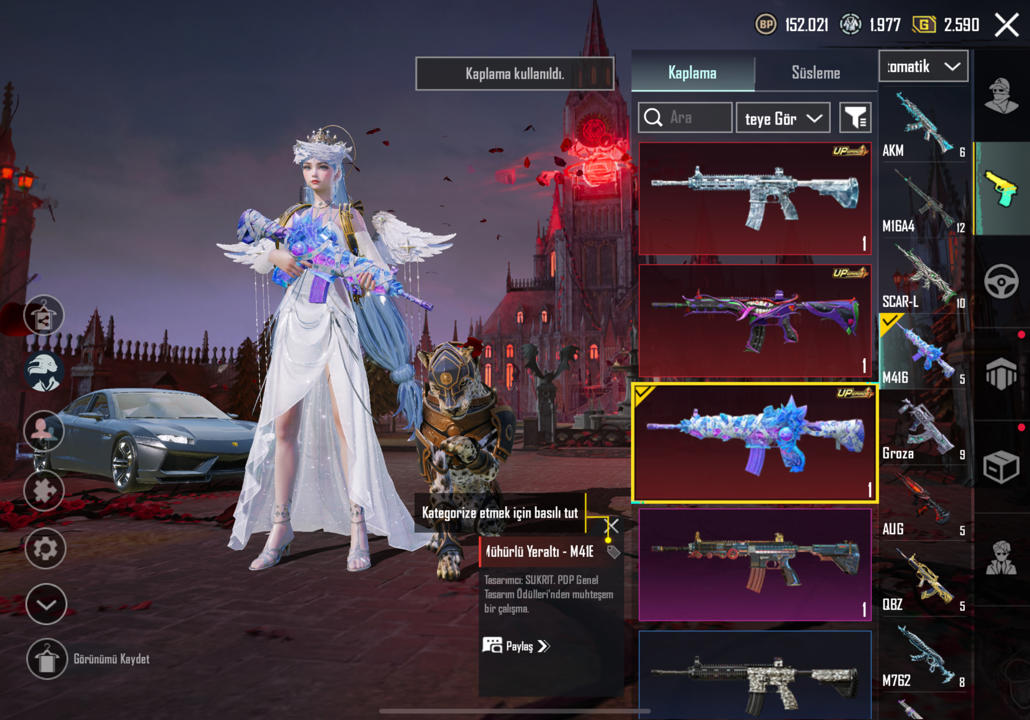Select the Kaplama tab
The width and height of the screenshot is (1030, 720).
click(x=692, y=73)
